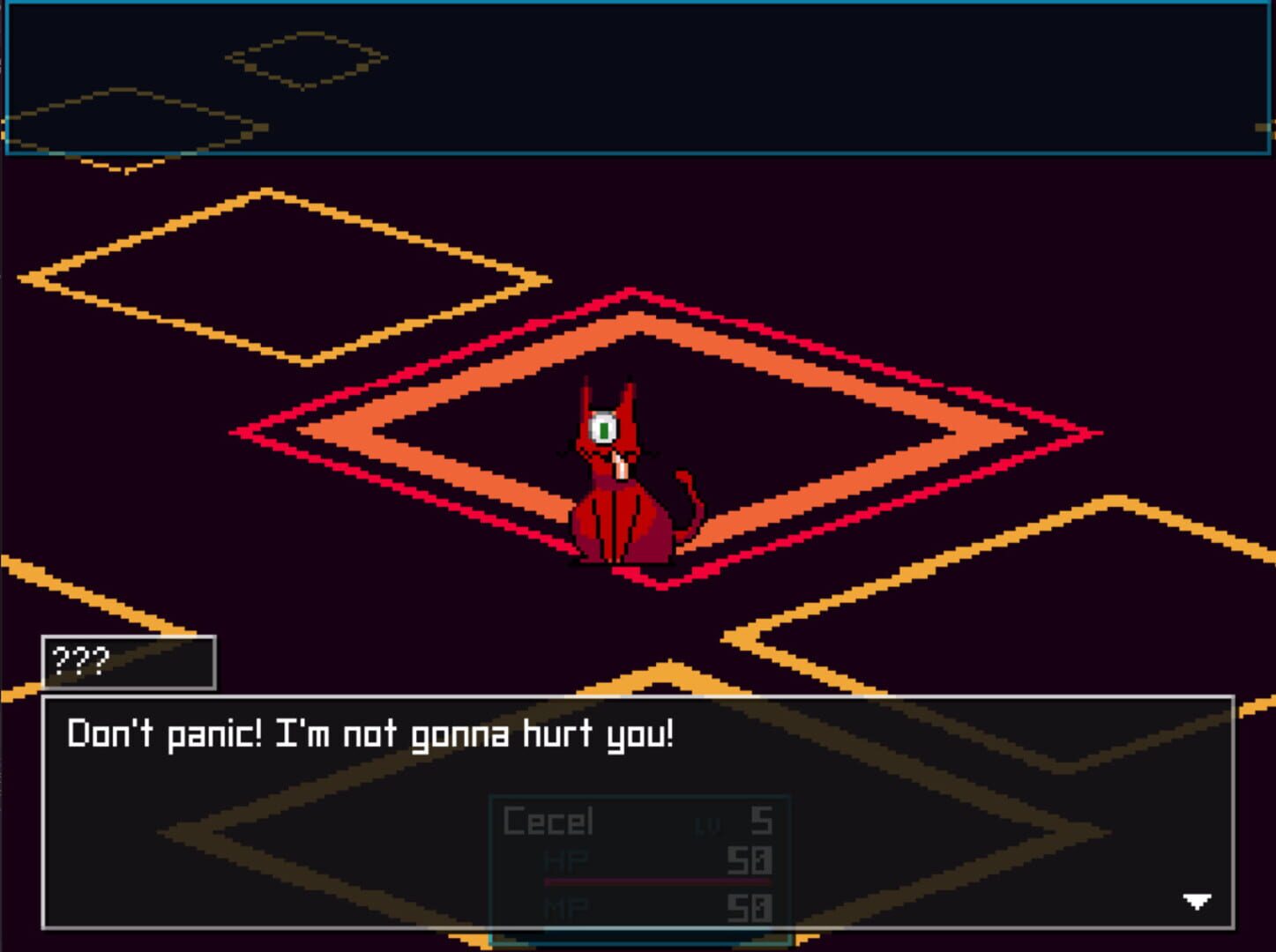Click the dialogue advance arrow

coord(1199,901)
